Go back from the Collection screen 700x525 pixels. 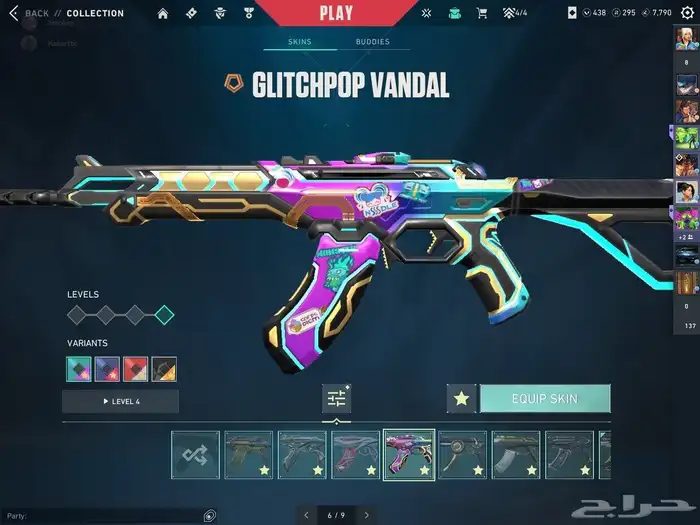tap(28, 13)
